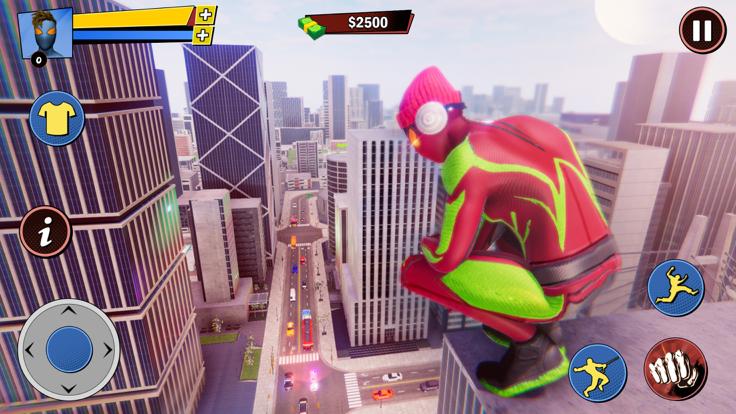Tap the plus button beside the blue bar
The width and height of the screenshot is (736, 414).
tap(203, 35)
